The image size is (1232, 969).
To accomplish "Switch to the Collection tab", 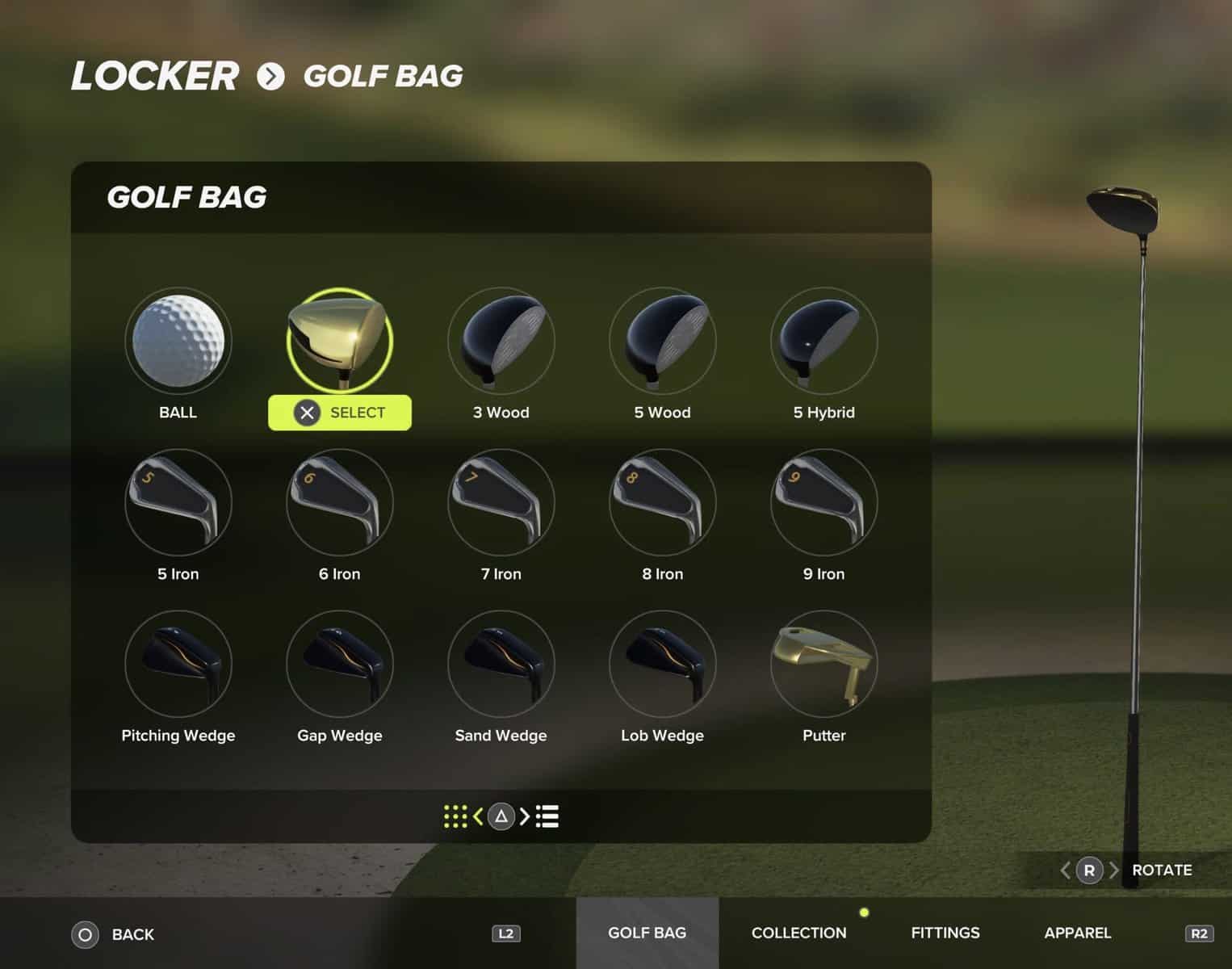I will (798, 933).
